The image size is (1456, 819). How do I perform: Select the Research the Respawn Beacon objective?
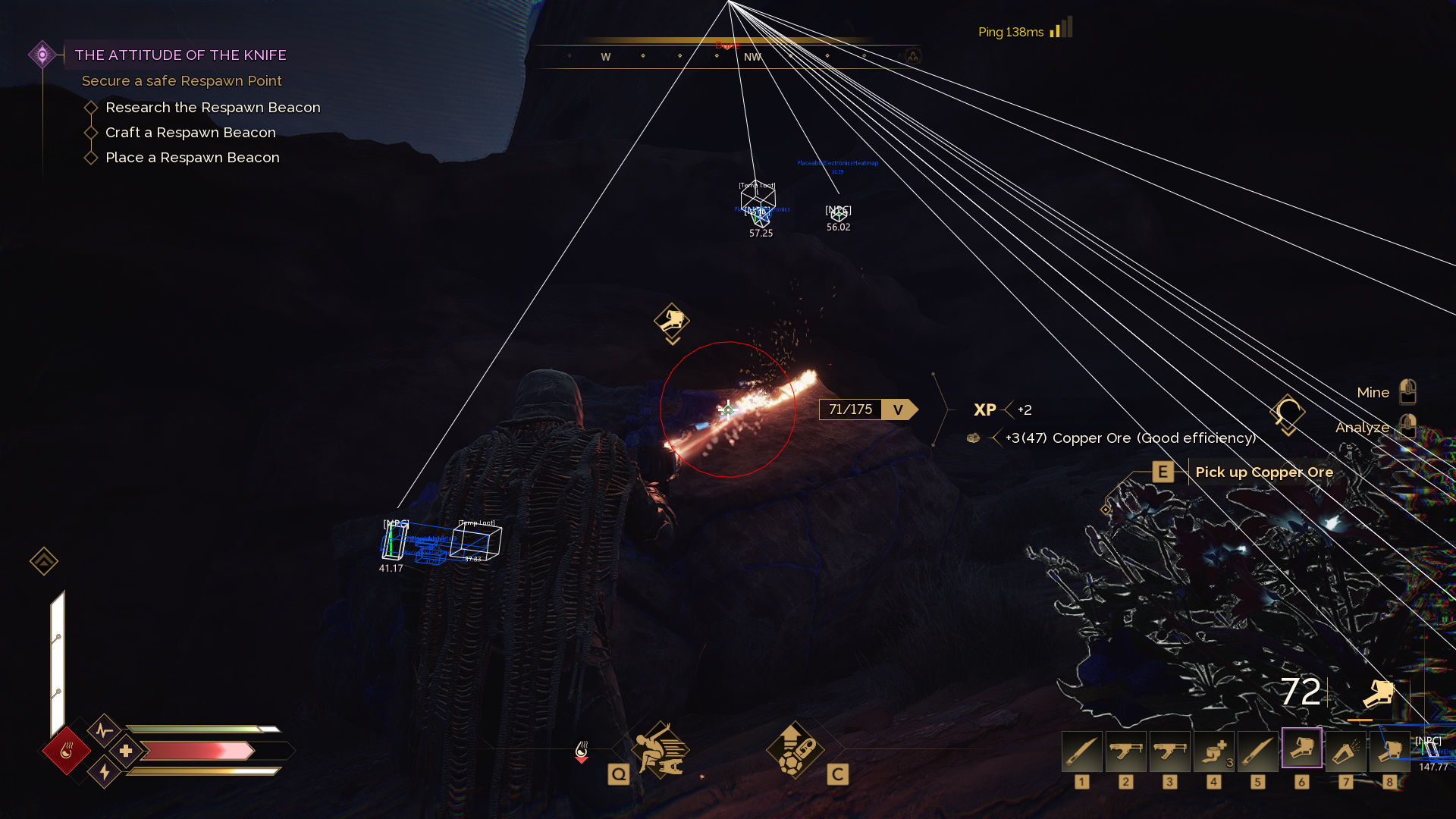click(x=212, y=108)
